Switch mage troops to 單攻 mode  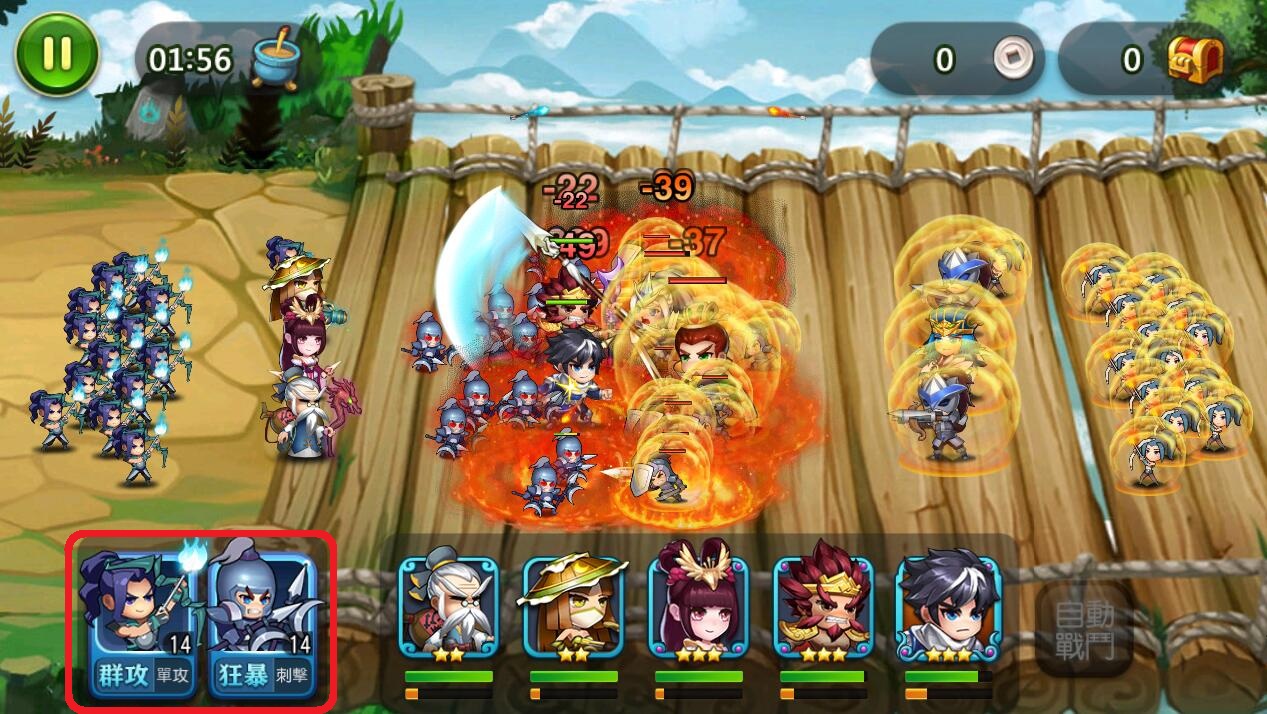pyautogui.click(x=173, y=676)
